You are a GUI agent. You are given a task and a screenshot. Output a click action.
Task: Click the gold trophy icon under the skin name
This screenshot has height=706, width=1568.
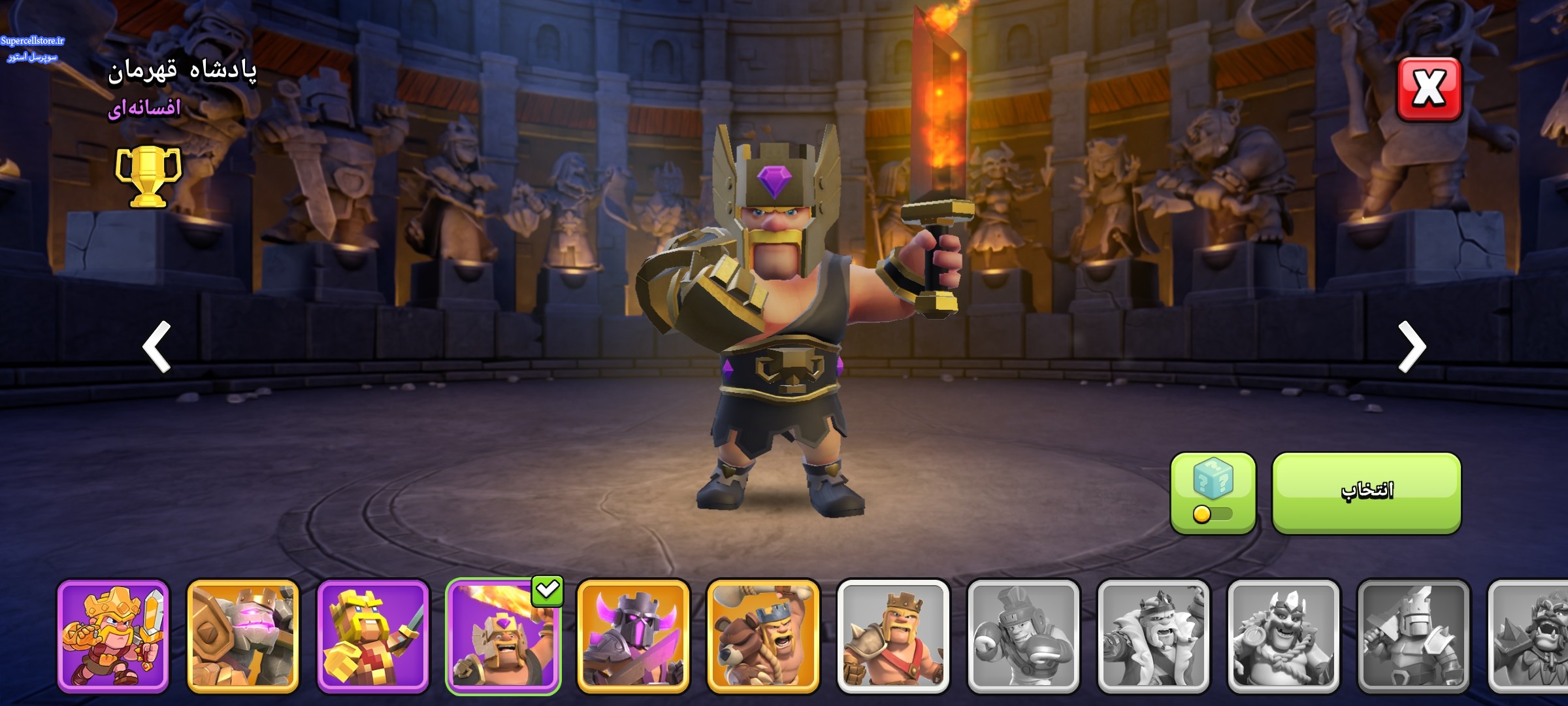pos(148,175)
